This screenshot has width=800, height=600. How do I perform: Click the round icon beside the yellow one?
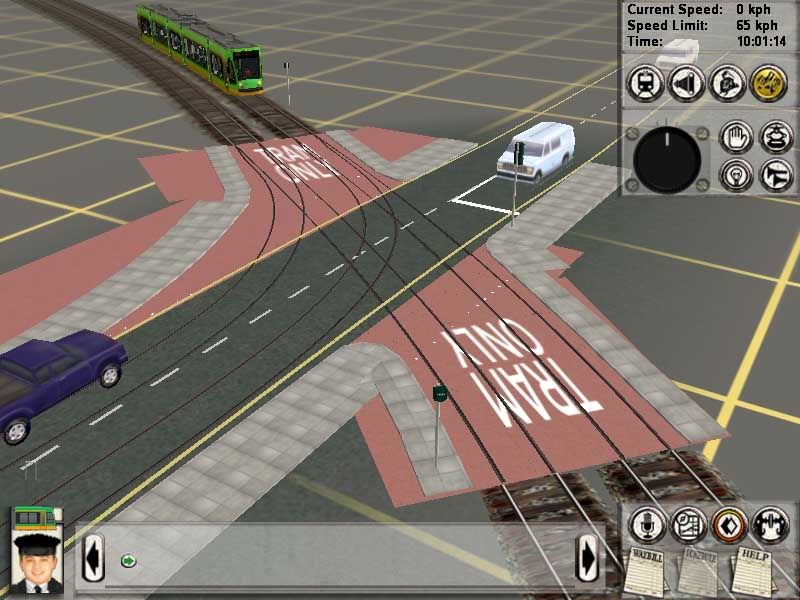pos(727,84)
